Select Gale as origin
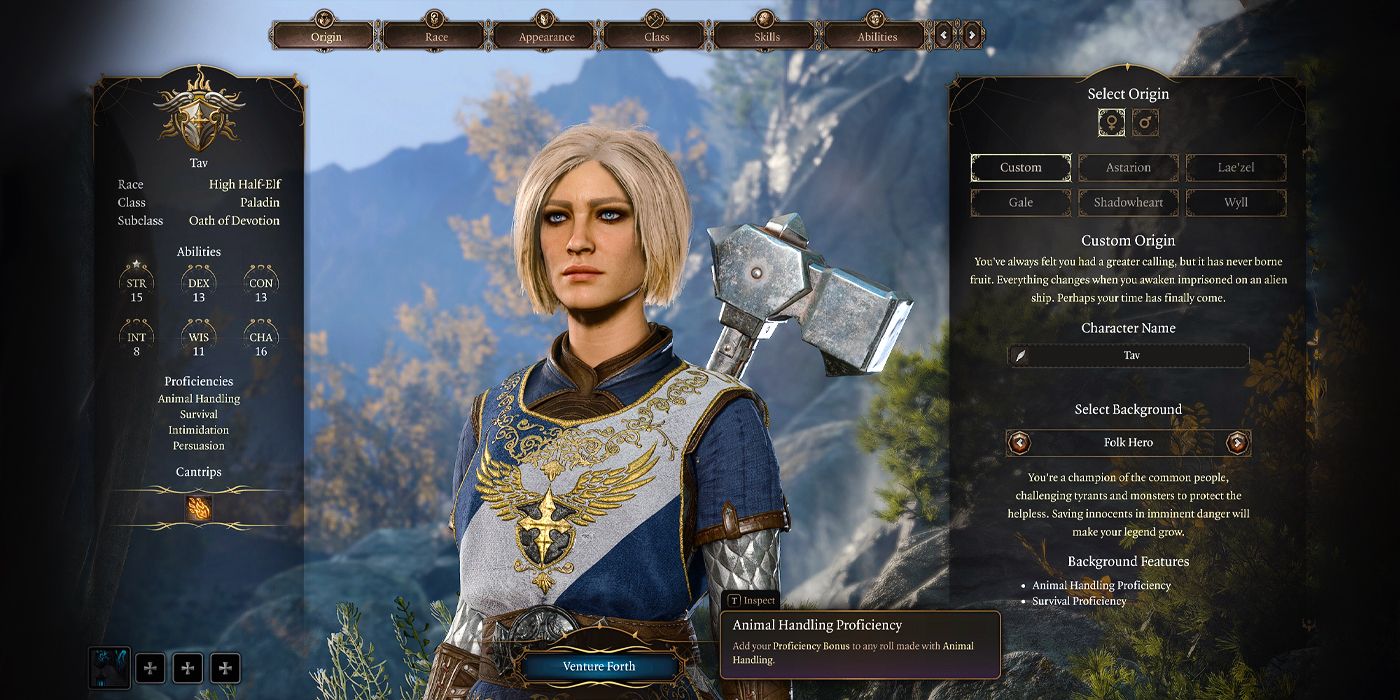The height and width of the screenshot is (700, 1400). click(1020, 202)
